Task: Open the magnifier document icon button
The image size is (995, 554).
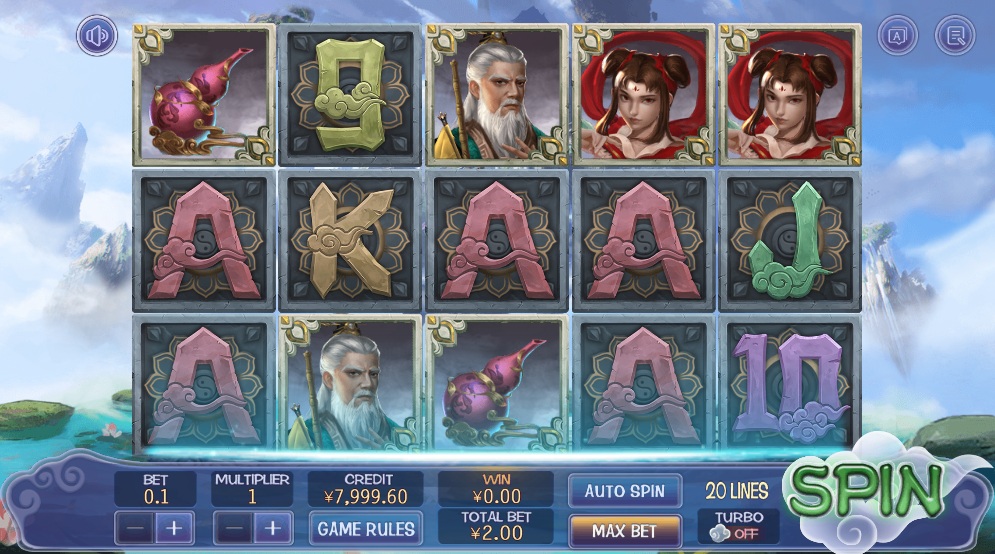Action: click(x=955, y=36)
